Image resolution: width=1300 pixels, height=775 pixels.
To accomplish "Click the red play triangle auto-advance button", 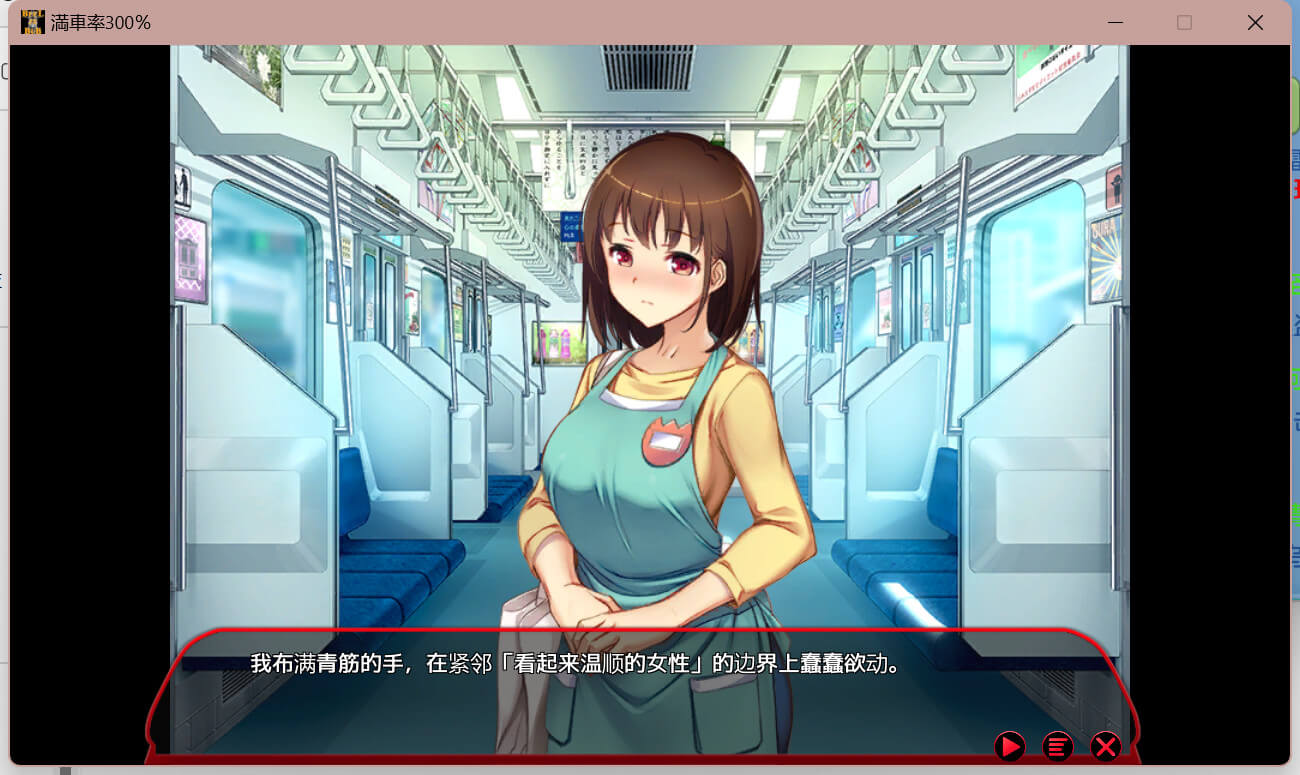I will [1009, 746].
